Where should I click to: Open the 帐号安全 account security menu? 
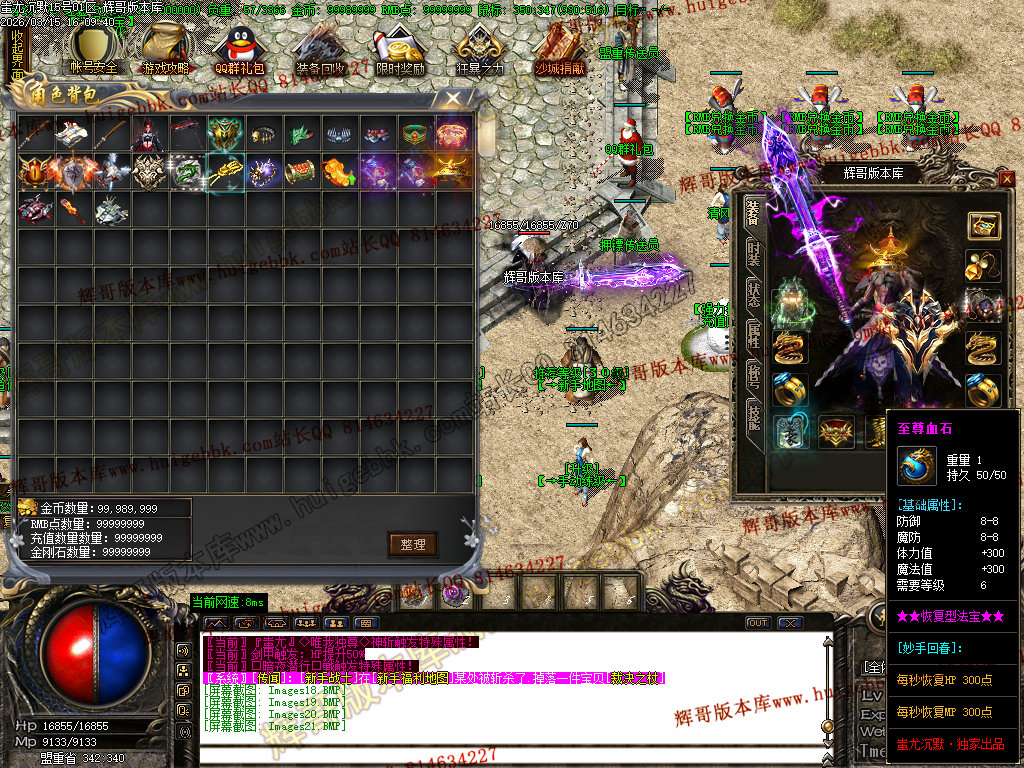pyautogui.click(x=93, y=50)
